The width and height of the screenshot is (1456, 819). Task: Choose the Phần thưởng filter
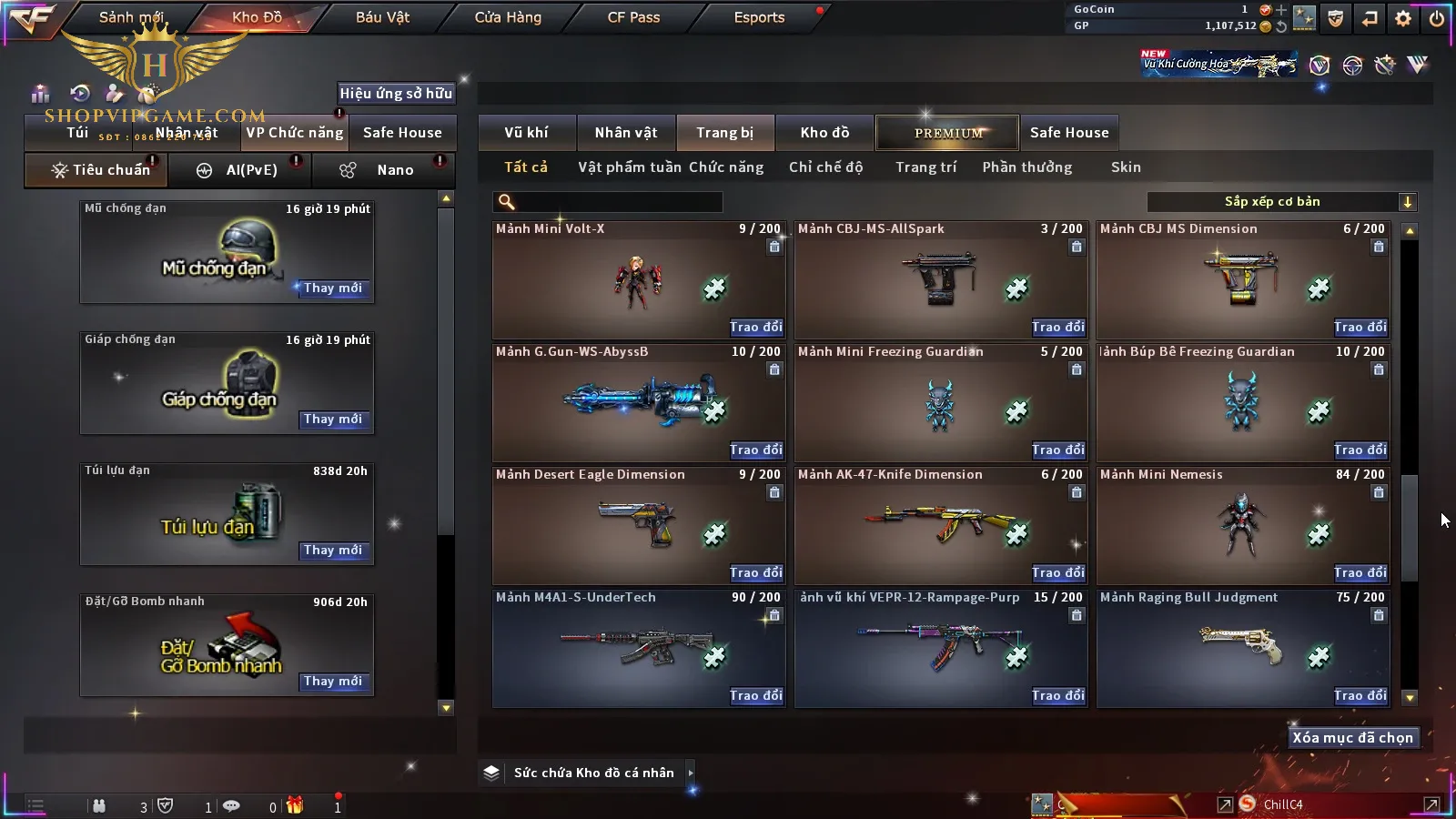[x=1026, y=167]
